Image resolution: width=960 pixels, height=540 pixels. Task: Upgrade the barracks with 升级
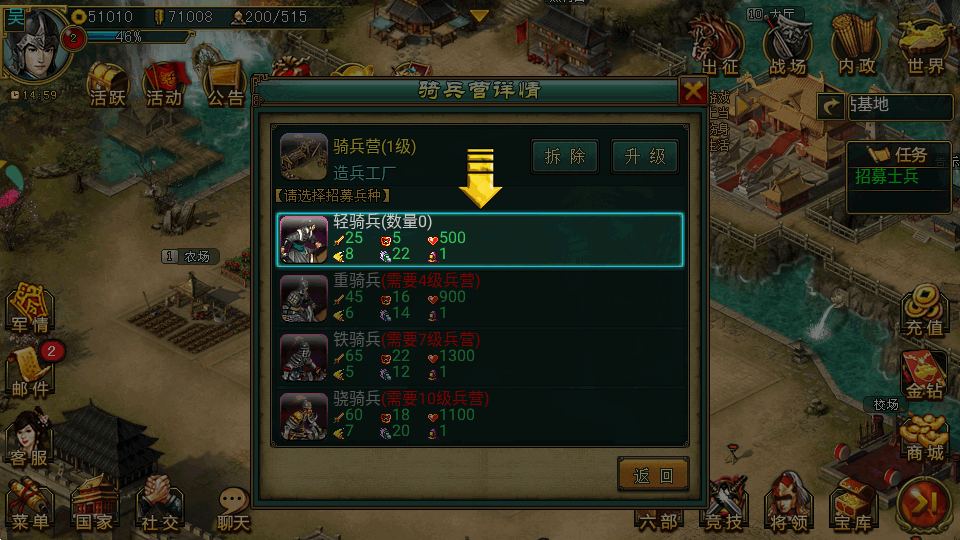pos(645,157)
